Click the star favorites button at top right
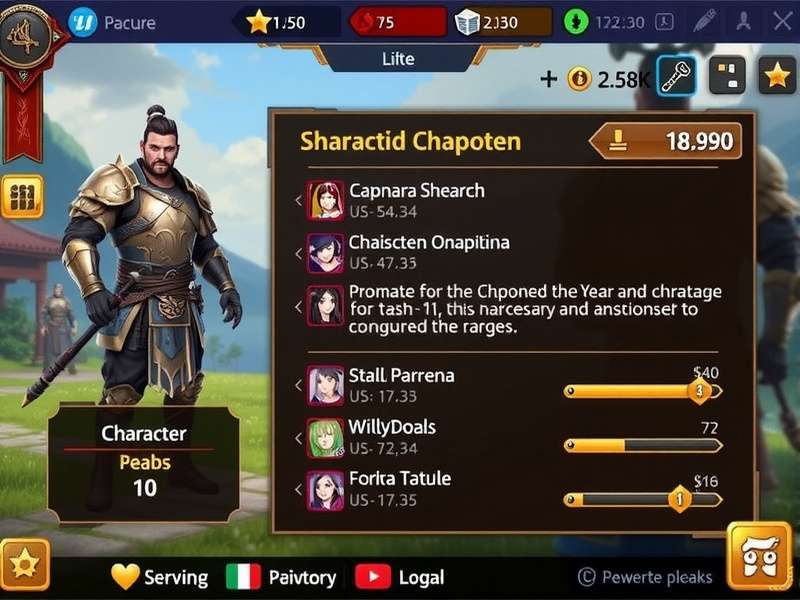 pyautogui.click(x=777, y=77)
